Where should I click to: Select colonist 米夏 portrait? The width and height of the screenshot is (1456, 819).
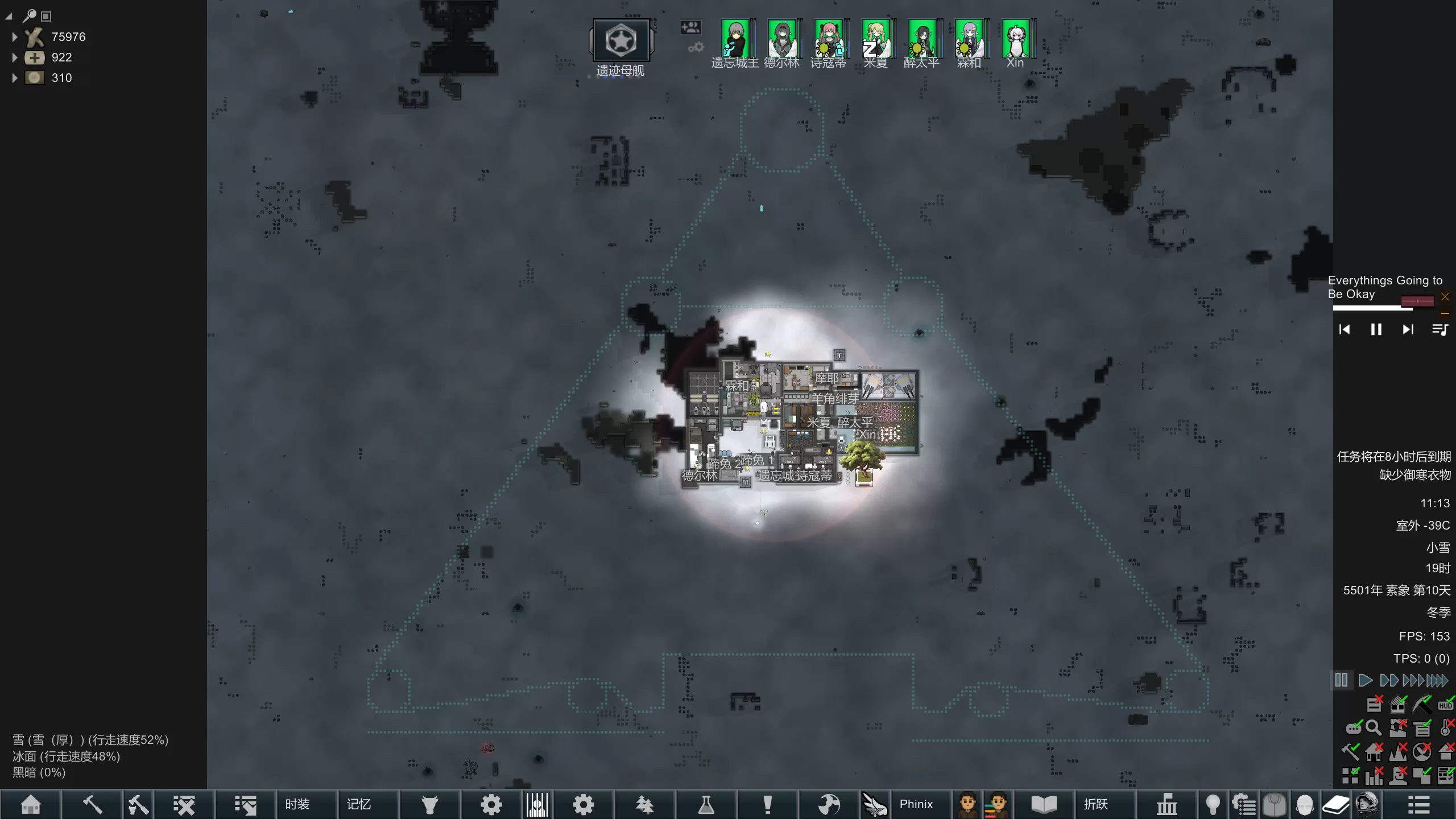pyautogui.click(x=875, y=39)
